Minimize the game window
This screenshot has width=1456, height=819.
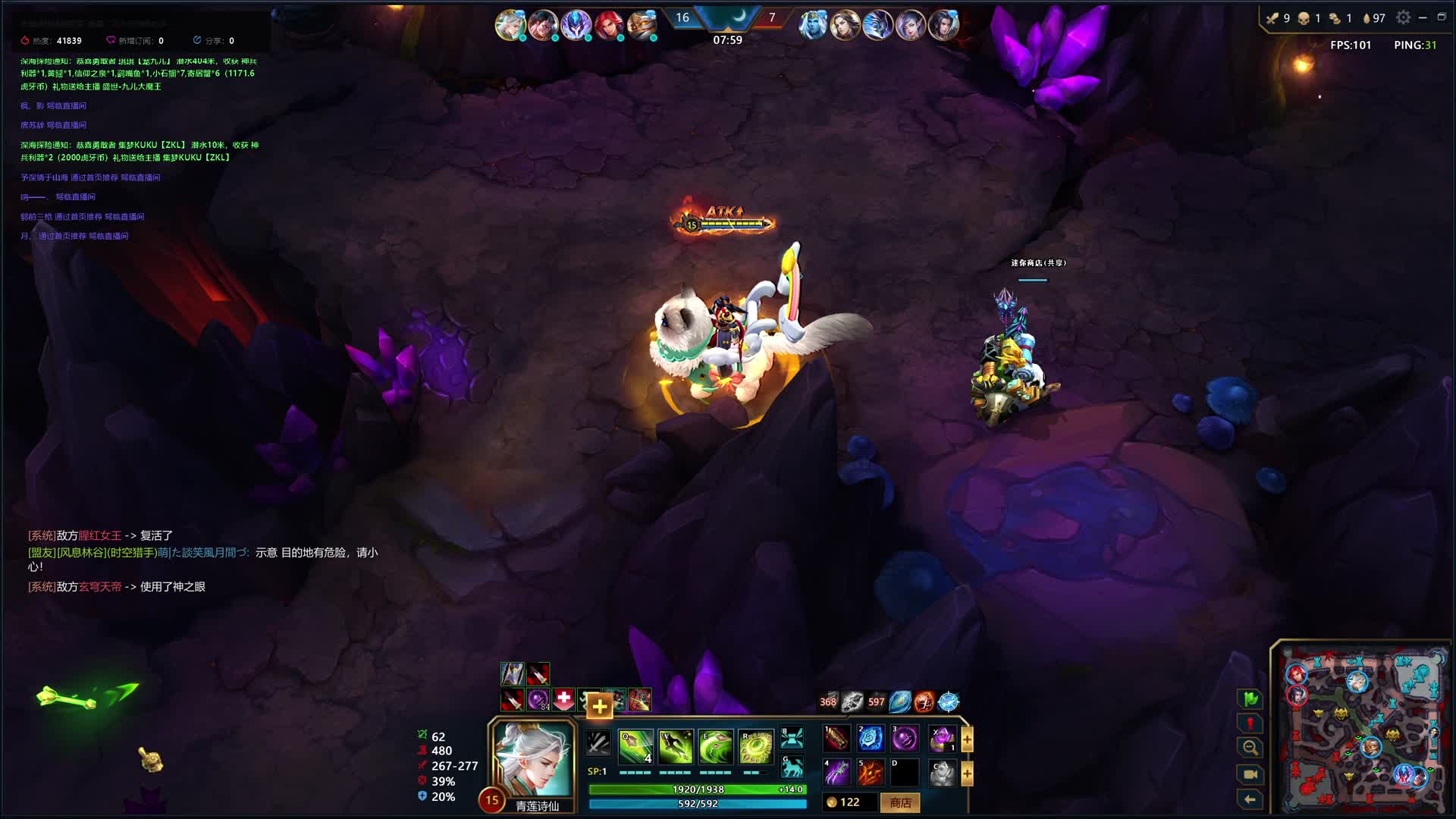tap(1423, 17)
